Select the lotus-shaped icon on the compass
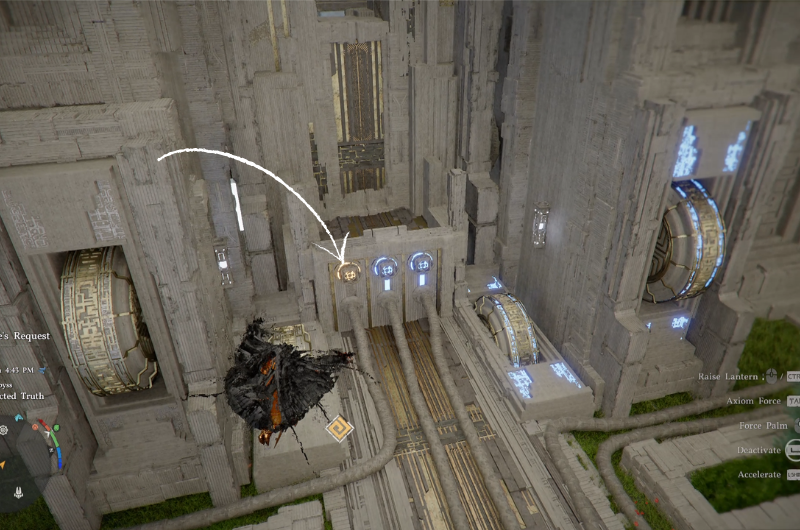This screenshot has height=530, width=800. [x=19, y=491]
